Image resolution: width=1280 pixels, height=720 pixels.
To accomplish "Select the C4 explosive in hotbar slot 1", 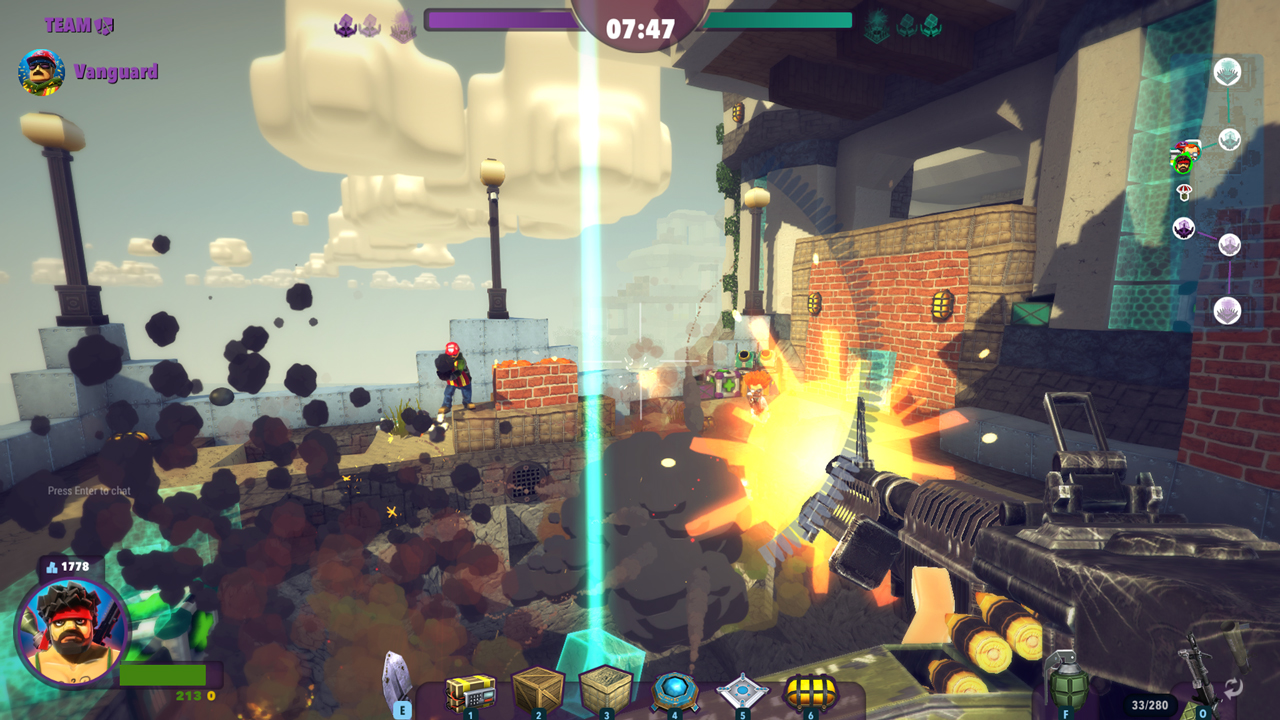I will [470, 689].
